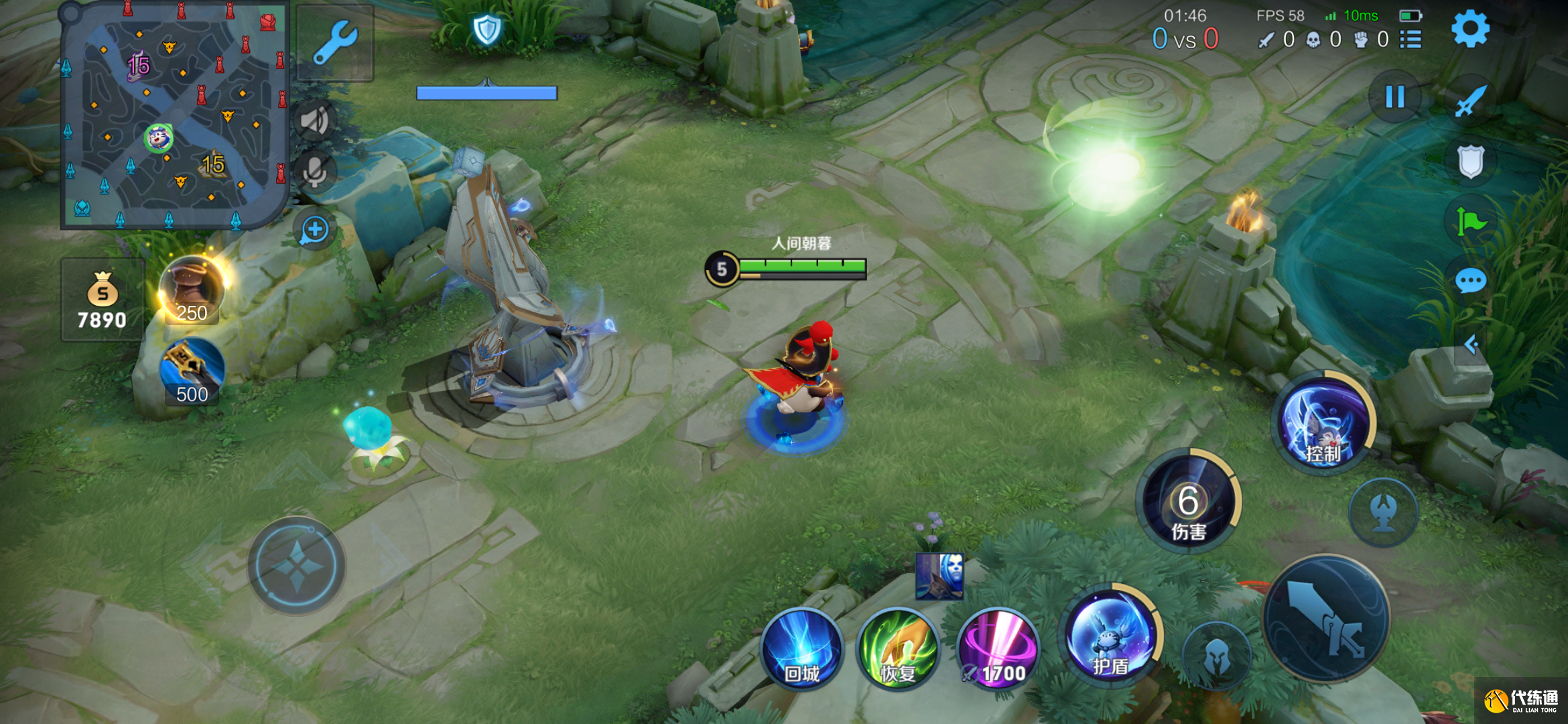The height and width of the screenshot is (724, 1568).
Task: Pause the game with pause button
Action: (x=1394, y=97)
